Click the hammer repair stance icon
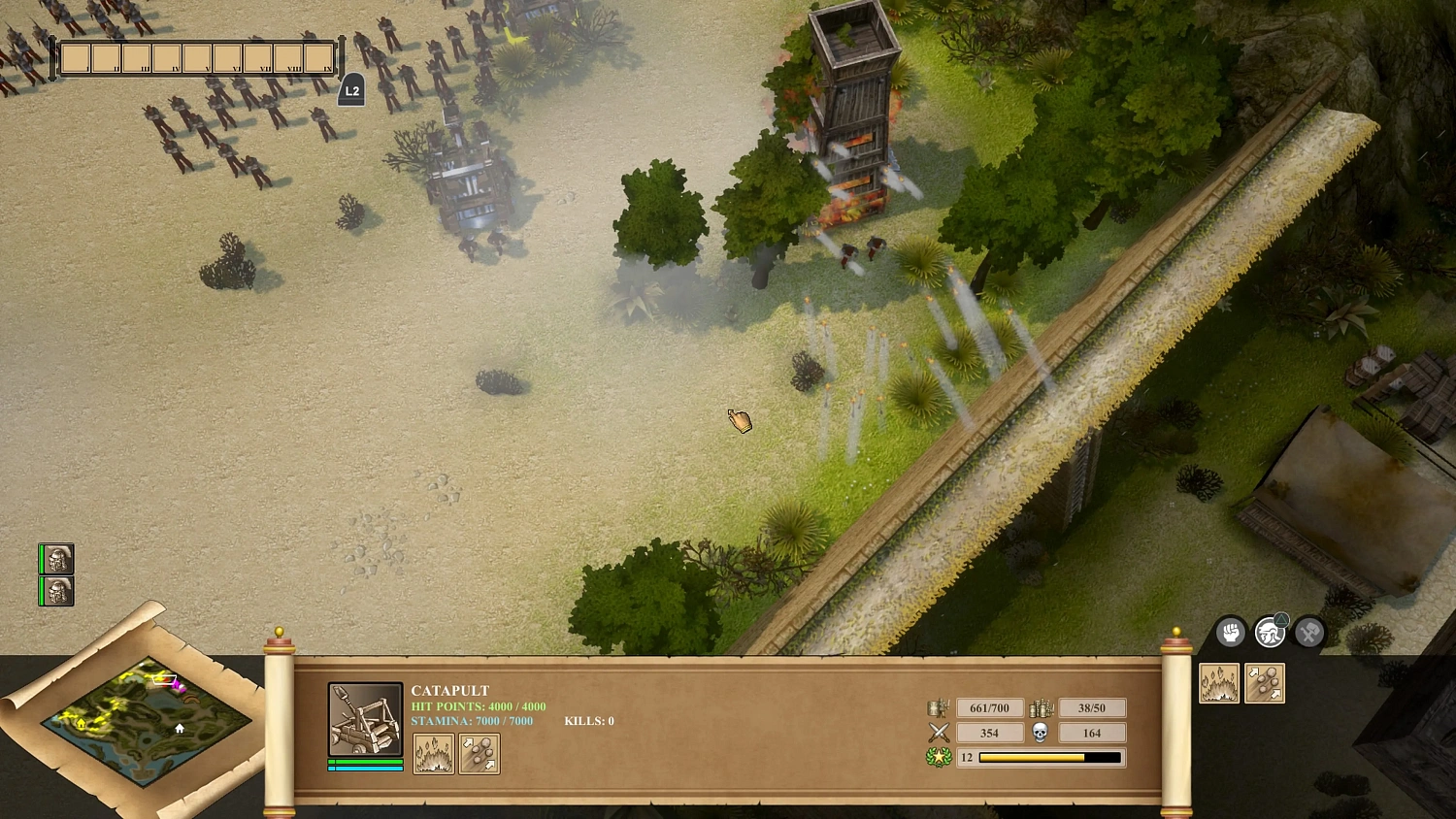1456x819 pixels. 1307,632
